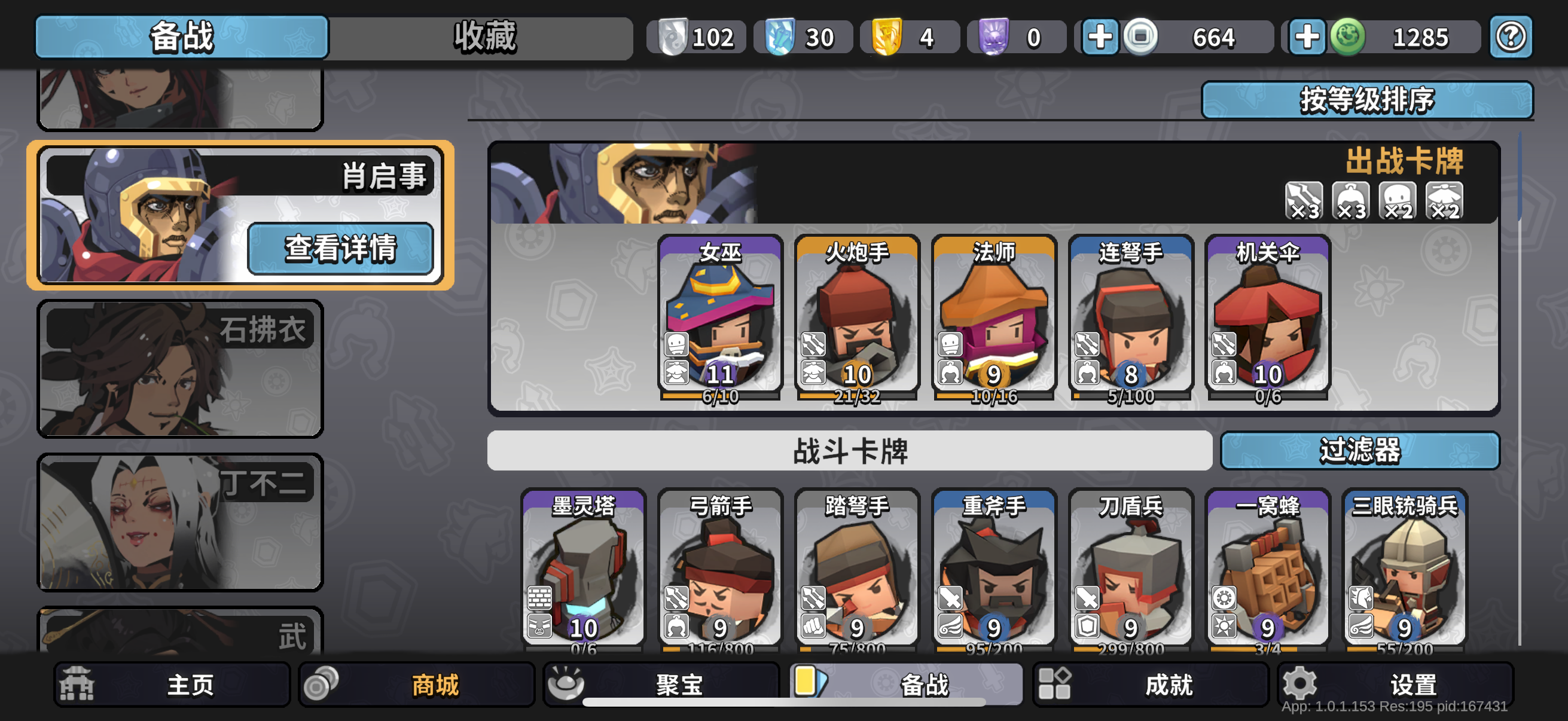Click the purple shard currency icon

click(993, 36)
